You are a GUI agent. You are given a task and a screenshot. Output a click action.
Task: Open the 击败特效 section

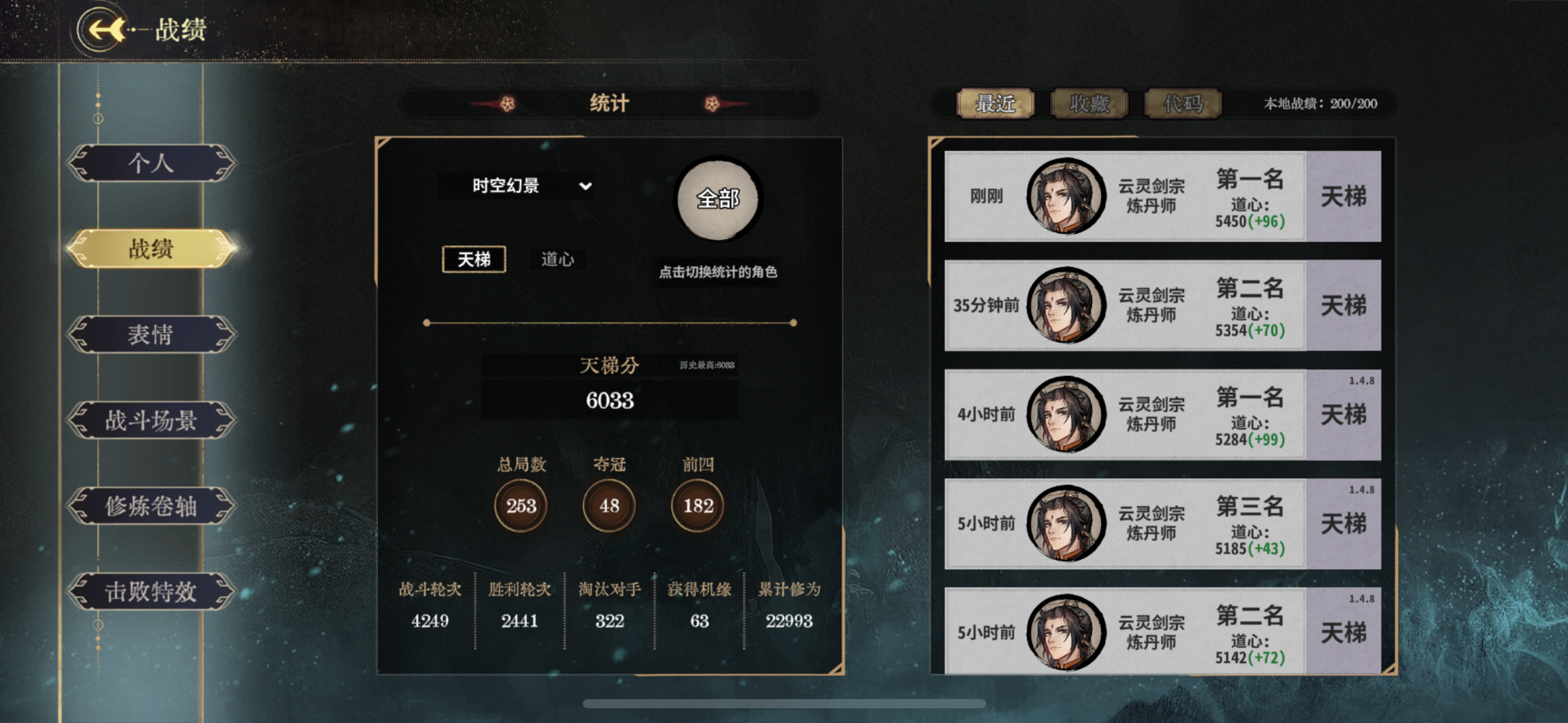[x=152, y=592]
